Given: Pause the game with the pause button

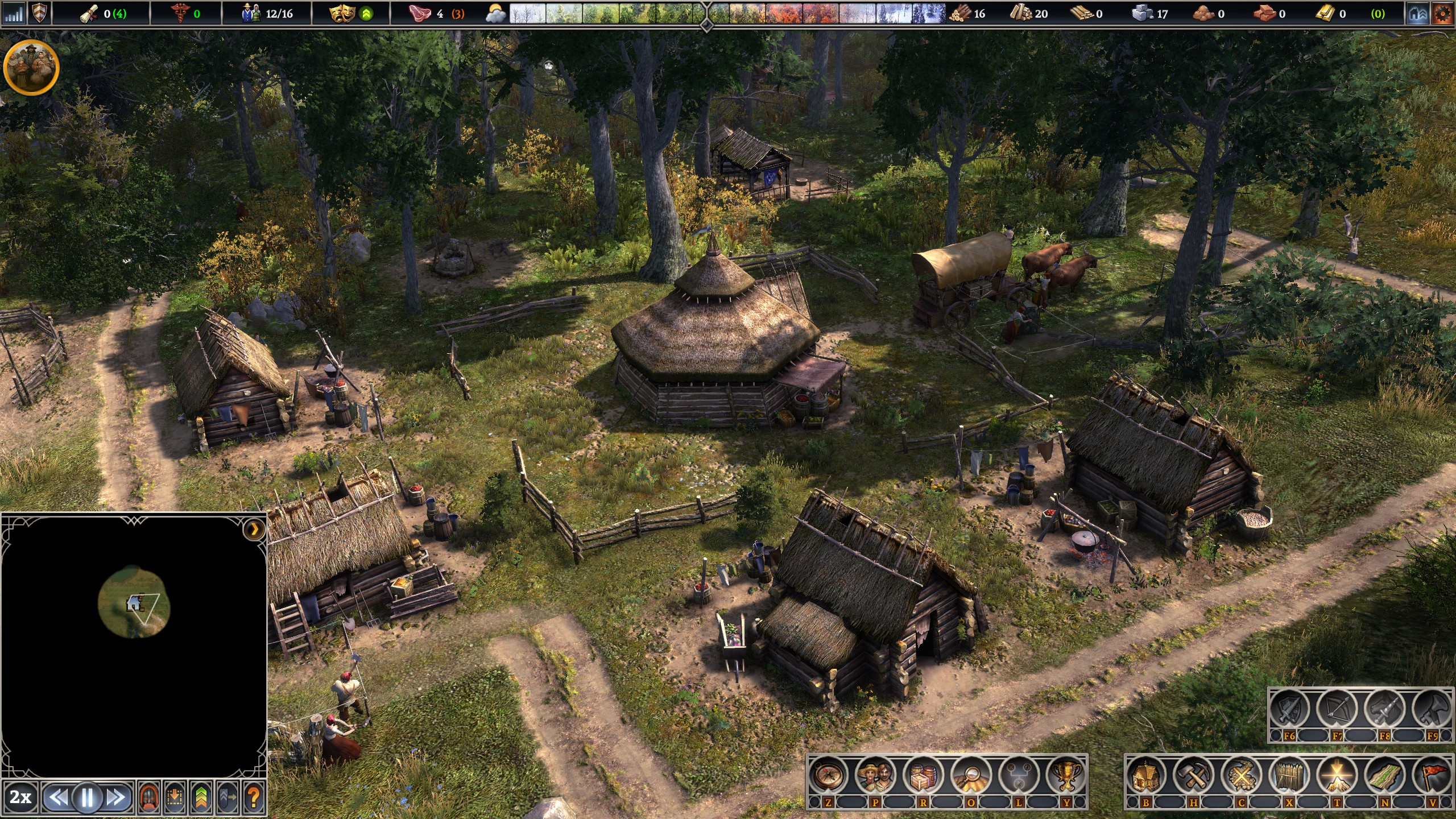Looking at the screenshot, I should tap(87, 797).
